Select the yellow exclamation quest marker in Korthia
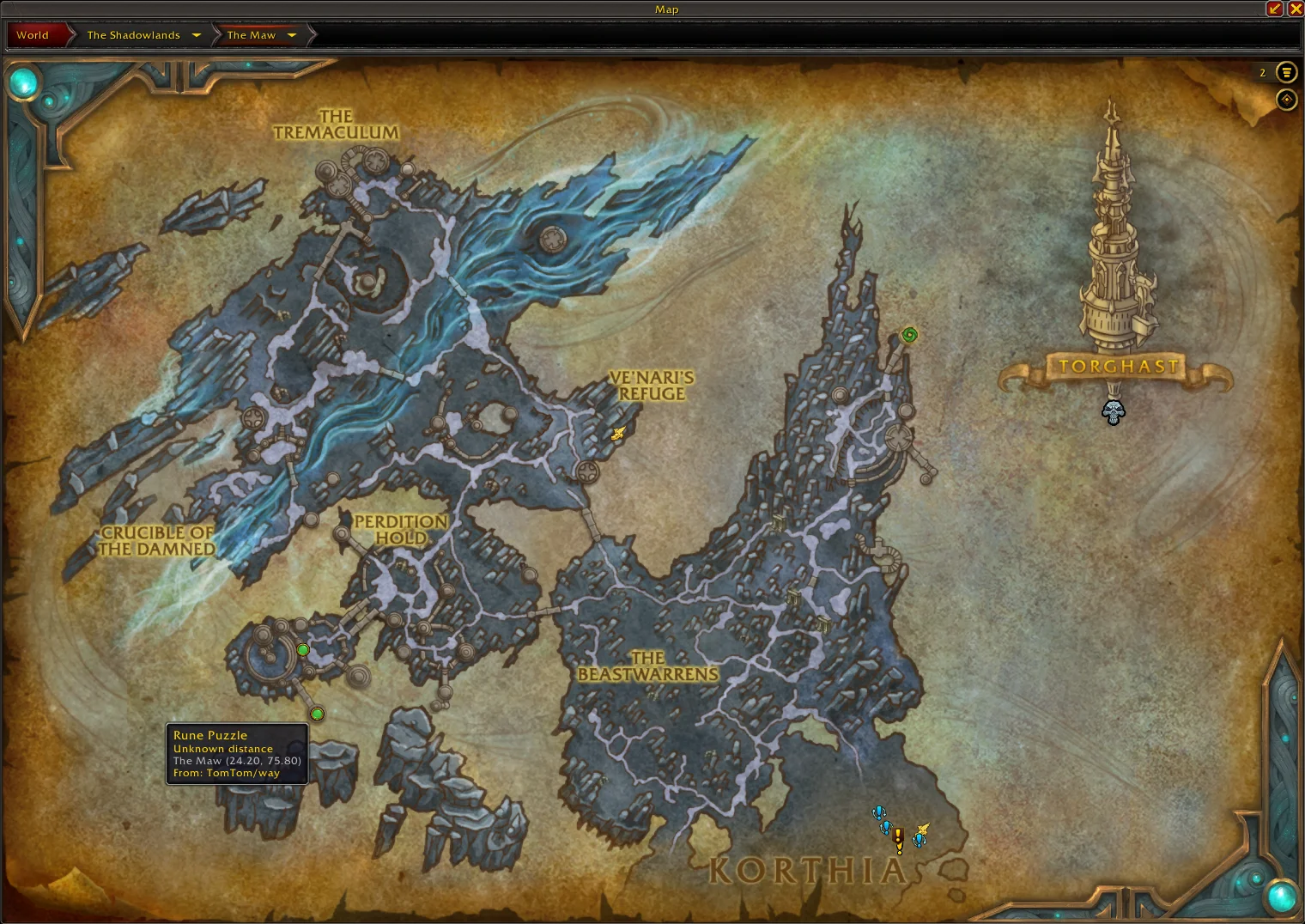This screenshot has width=1305, height=924. tap(899, 840)
